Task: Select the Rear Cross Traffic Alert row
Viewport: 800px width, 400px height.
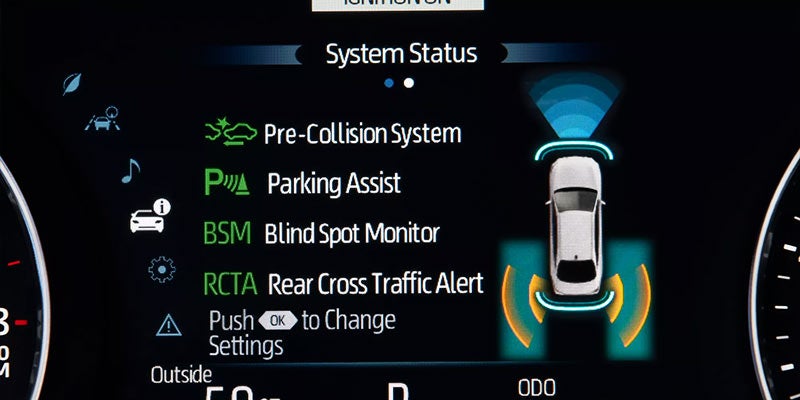Action: (x=344, y=284)
